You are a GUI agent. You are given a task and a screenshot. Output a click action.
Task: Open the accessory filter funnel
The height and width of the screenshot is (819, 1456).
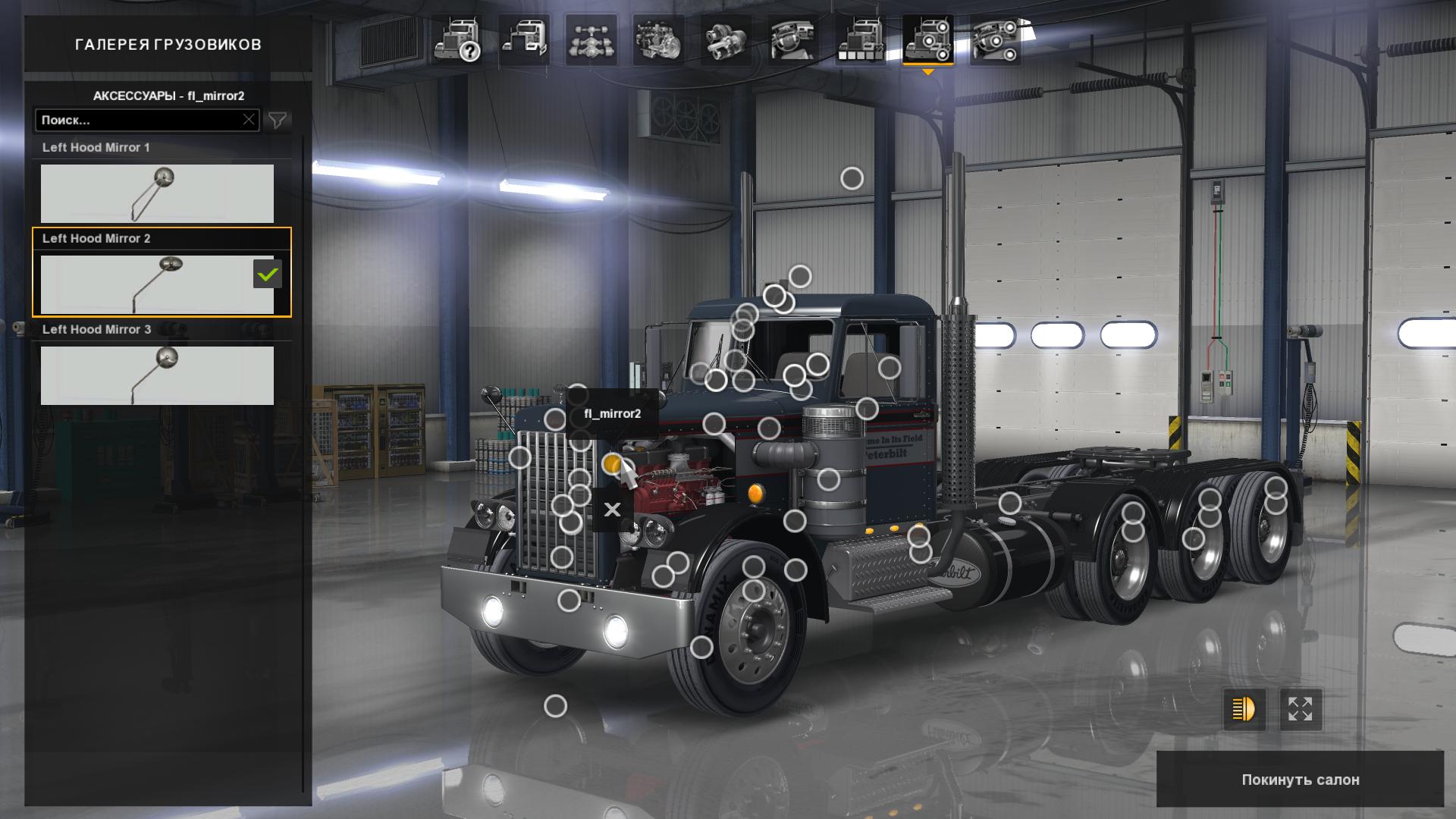pos(278,120)
